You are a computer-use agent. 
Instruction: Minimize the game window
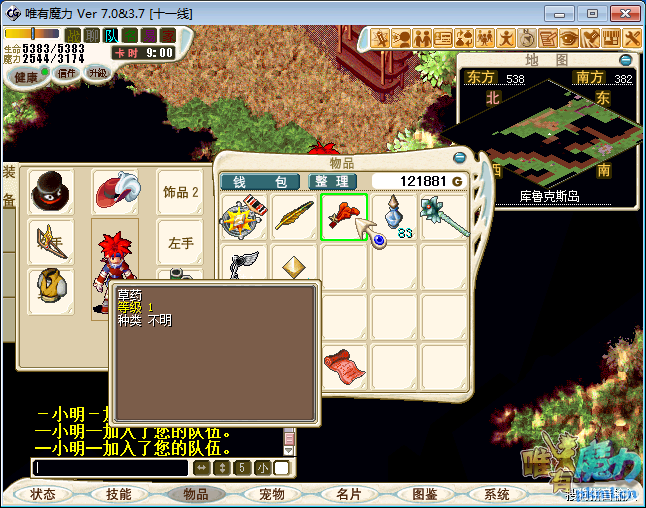[x=565, y=13]
